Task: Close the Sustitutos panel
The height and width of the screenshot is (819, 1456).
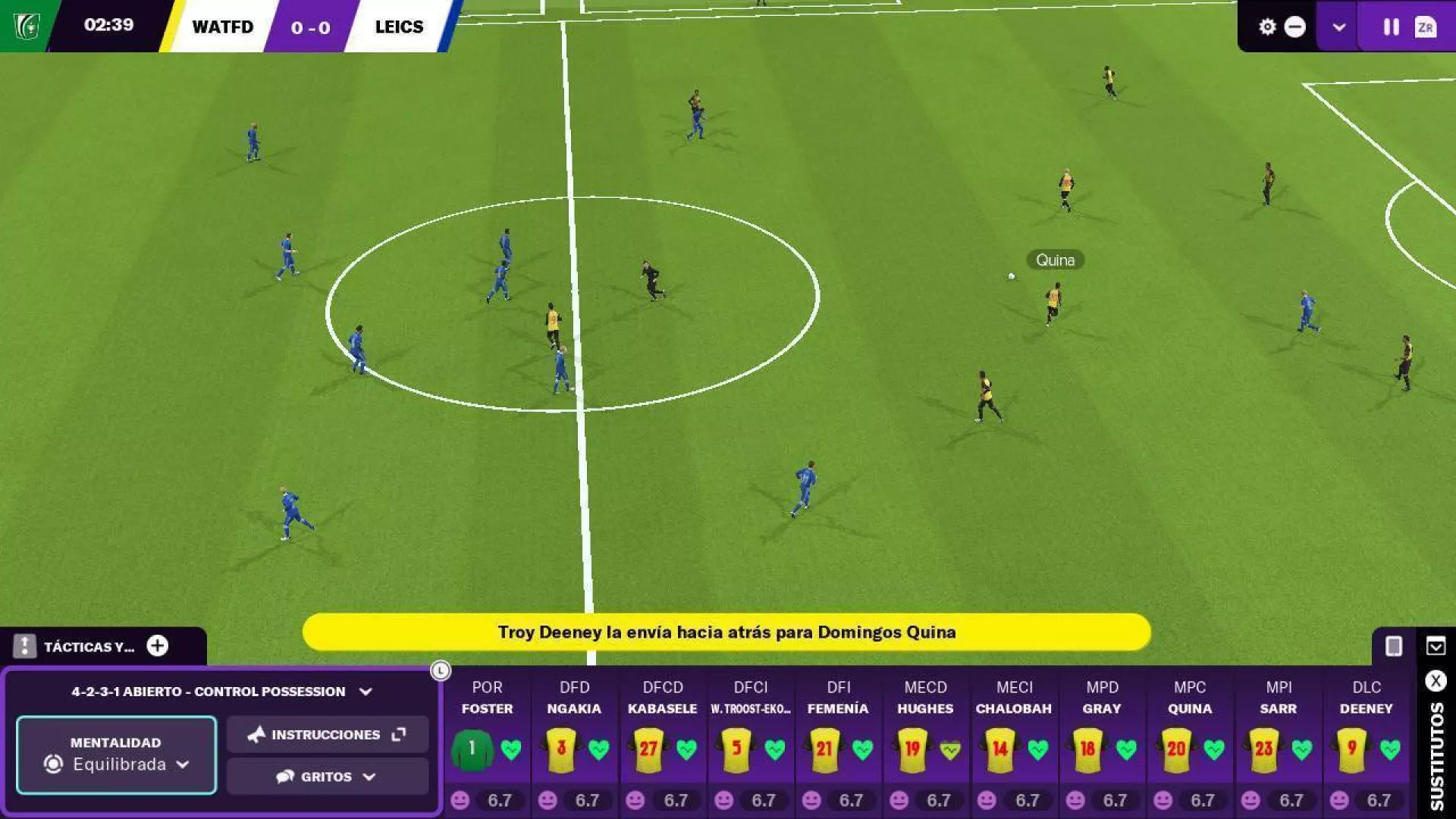Action: point(1436,681)
